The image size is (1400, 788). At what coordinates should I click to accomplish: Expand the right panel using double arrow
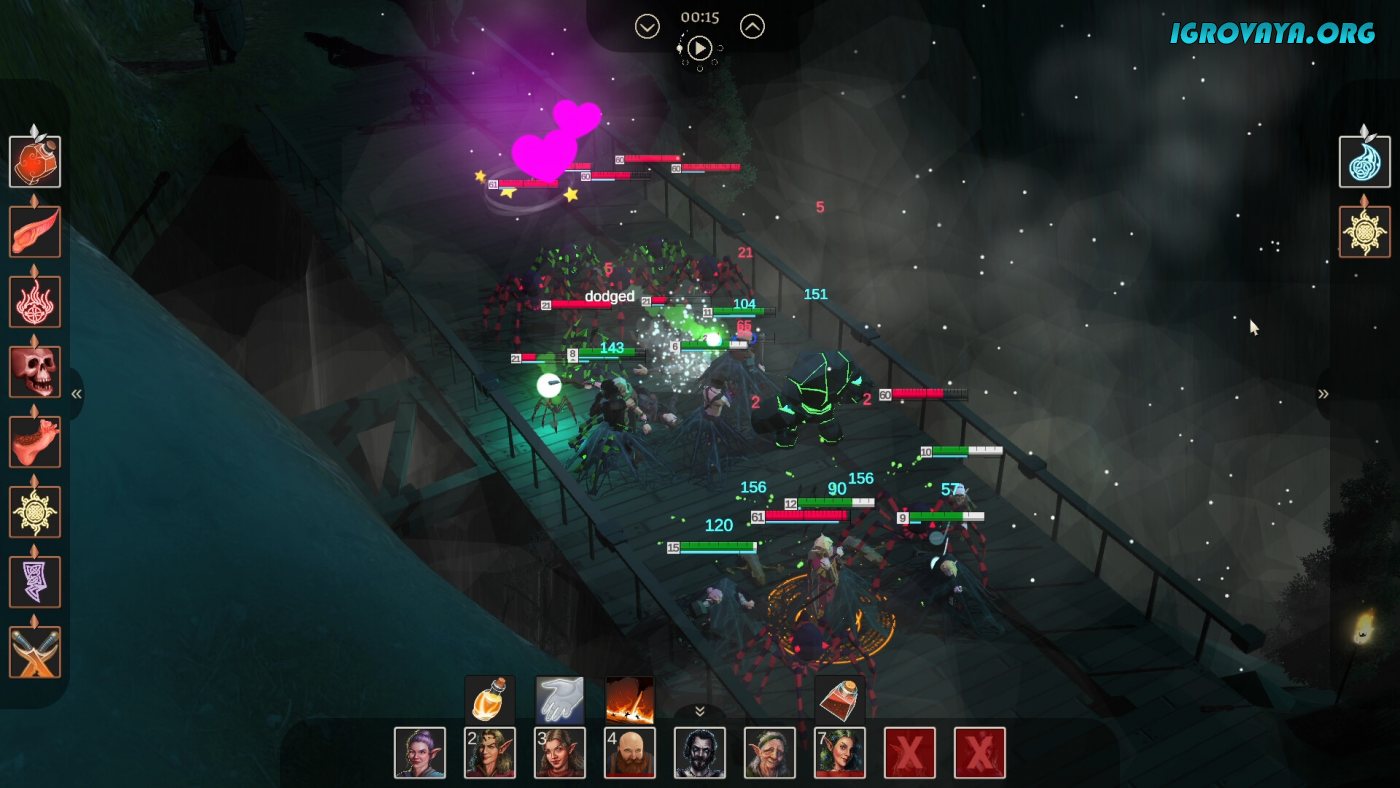[x=1323, y=394]
